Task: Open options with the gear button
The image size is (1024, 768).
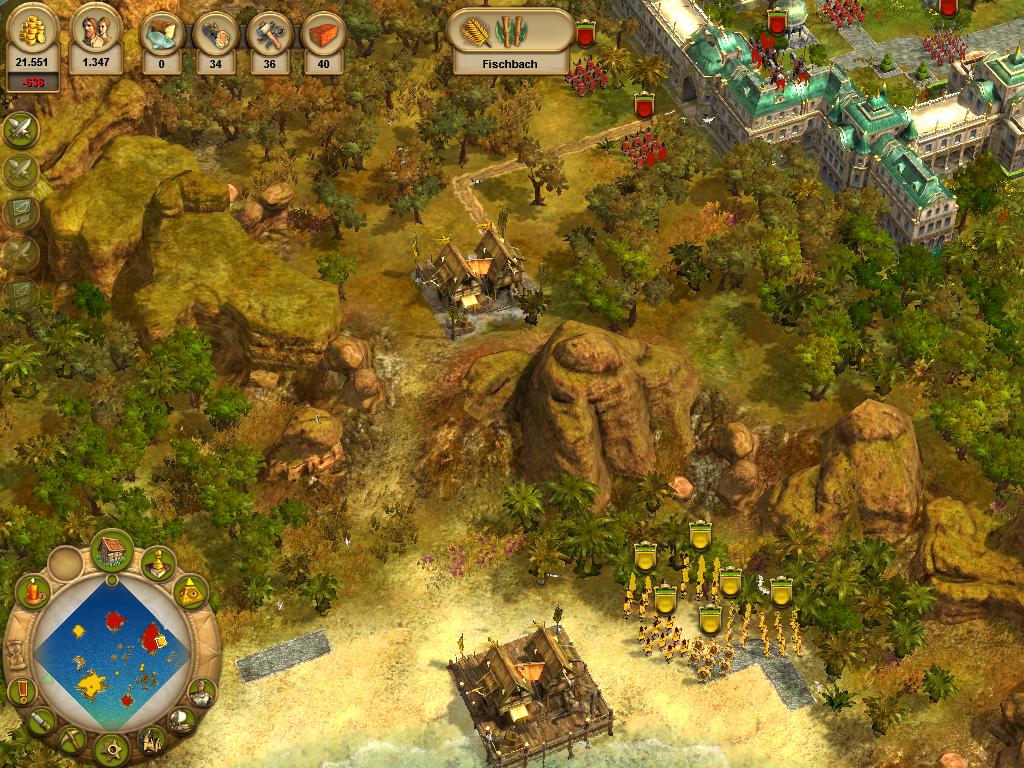Action: point(111,747)
